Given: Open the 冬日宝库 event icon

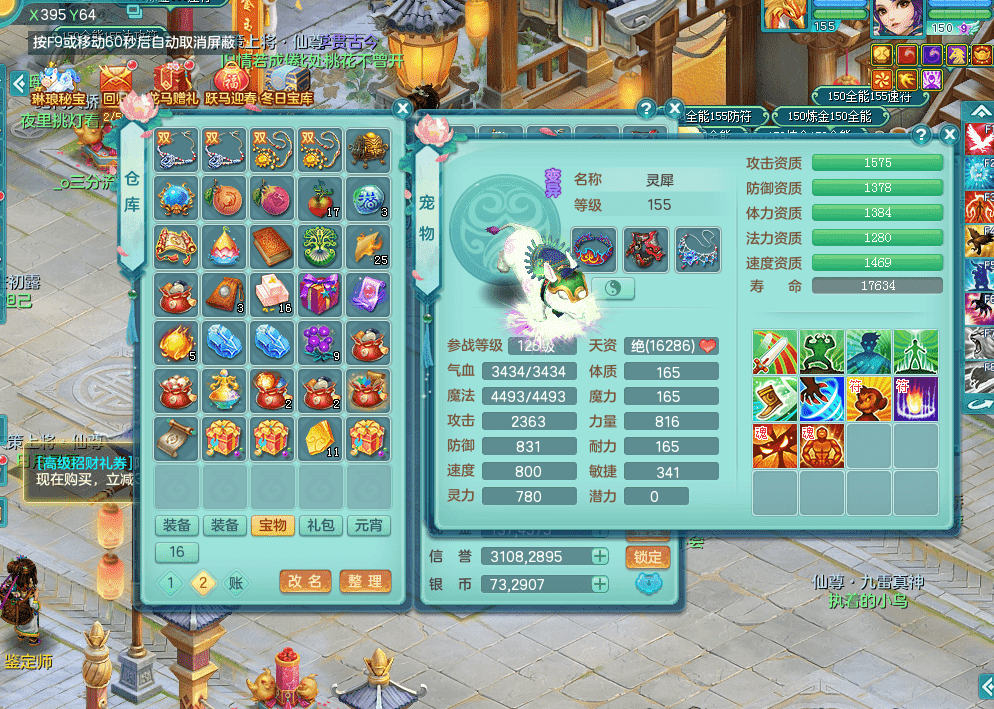Looking at the screenshot, I should click(287, 83).
